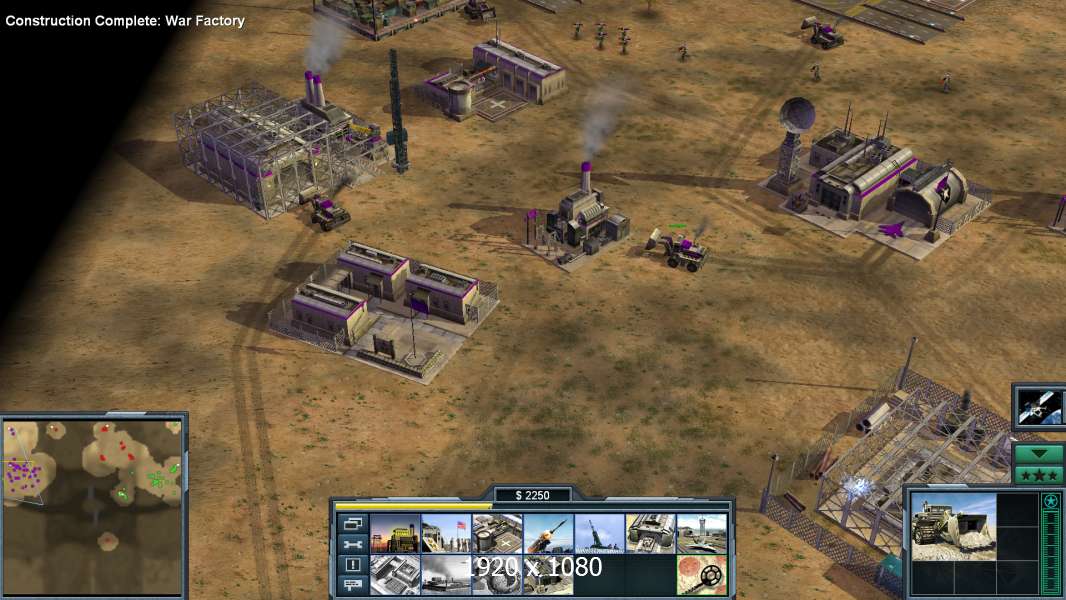The width and height of the screenshot is (1066, 600).
Task: Toggle the stacked windows button in command bar
Action: point(353,523)
